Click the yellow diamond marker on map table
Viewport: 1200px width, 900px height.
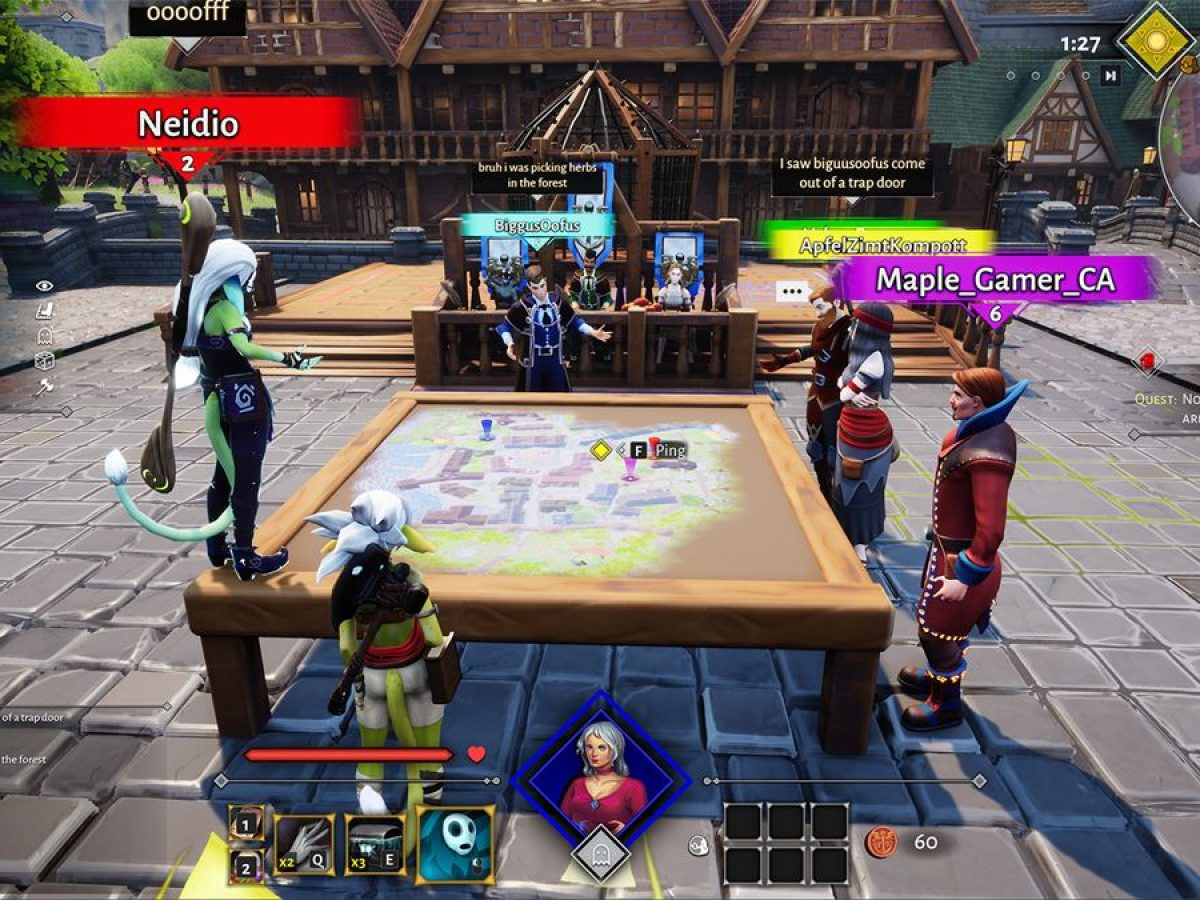click(600, 450)
